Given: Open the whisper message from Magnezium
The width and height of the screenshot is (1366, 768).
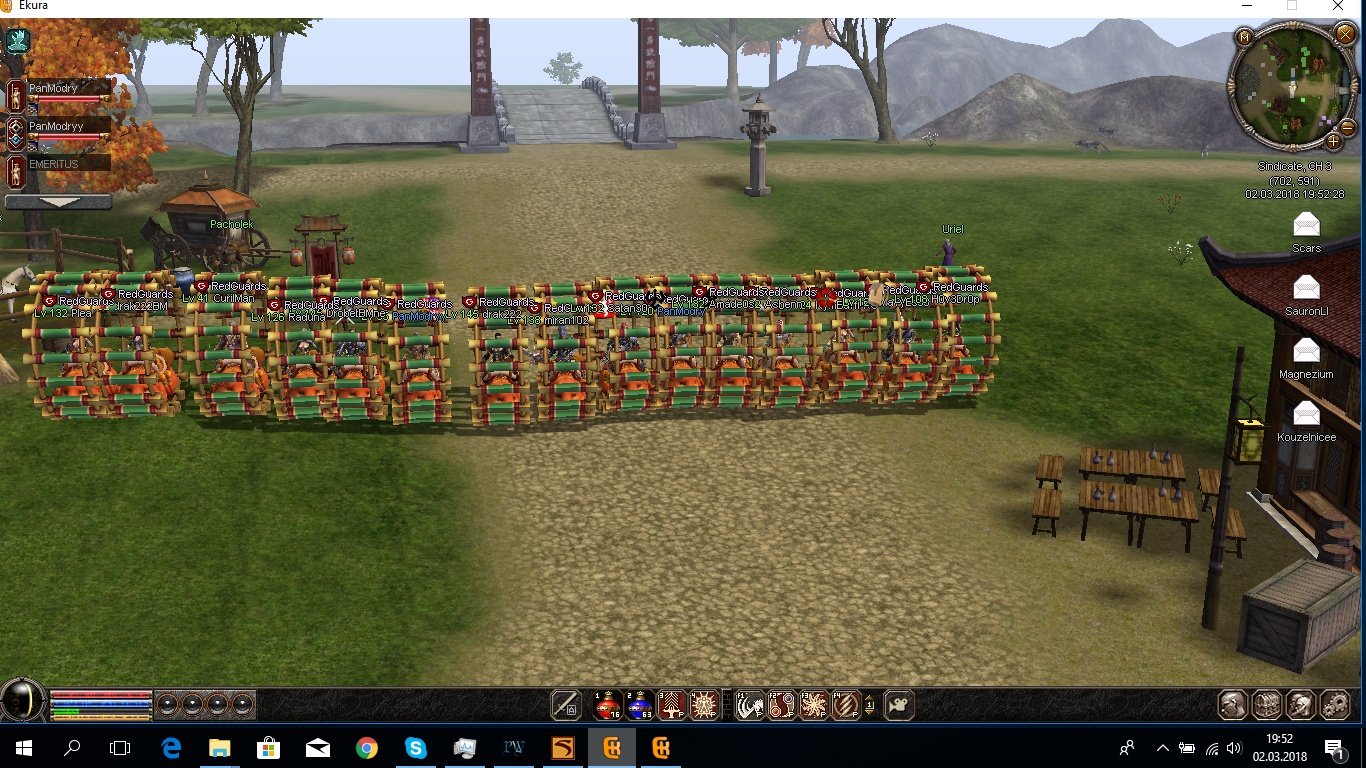Looking at the screenshot, I should click(x=1306, y=350).
